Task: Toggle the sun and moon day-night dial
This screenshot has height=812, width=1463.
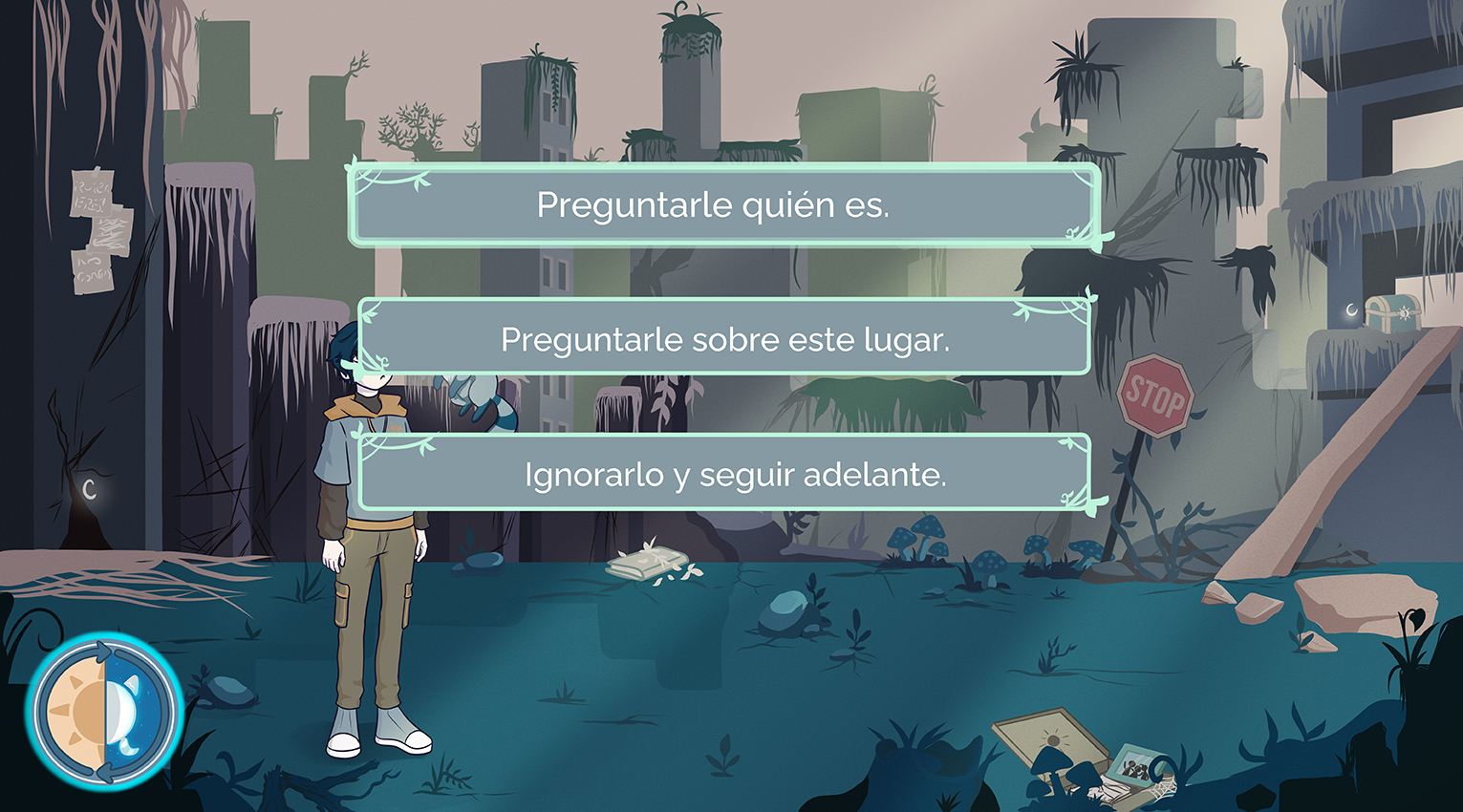Action: [x=105, y=710]
